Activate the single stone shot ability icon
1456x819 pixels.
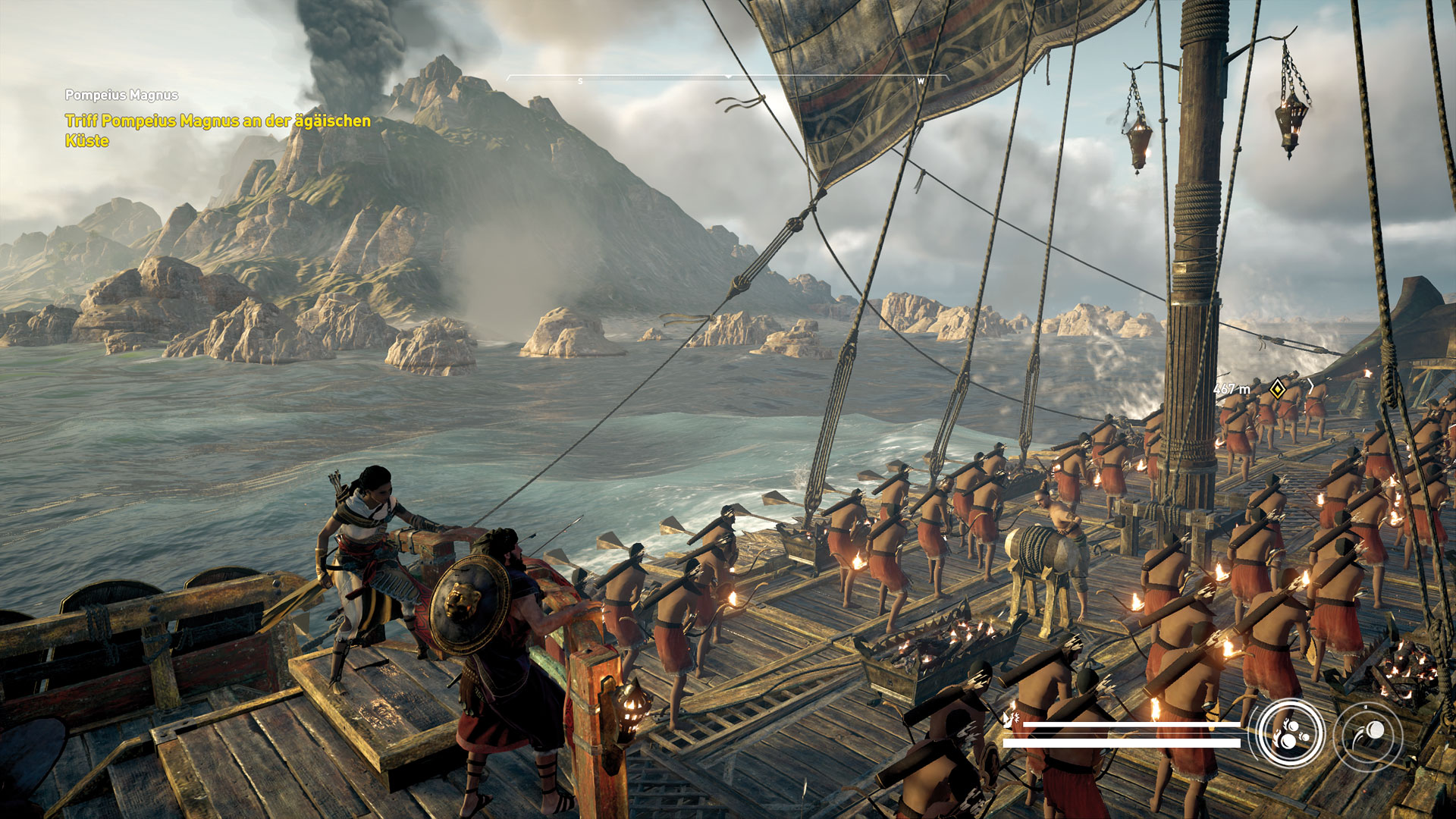coord(1370,733)
